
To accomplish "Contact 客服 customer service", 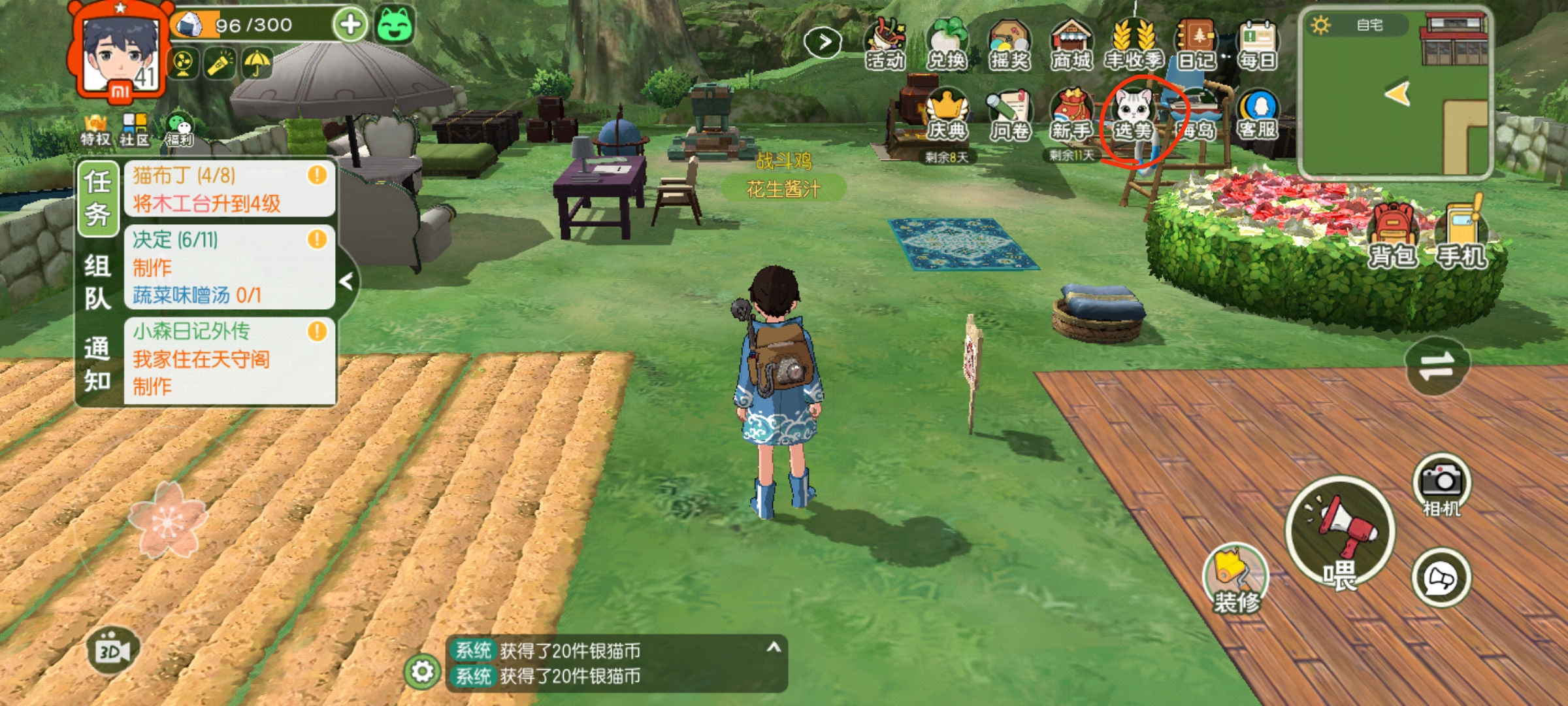I will (1258, 114).
